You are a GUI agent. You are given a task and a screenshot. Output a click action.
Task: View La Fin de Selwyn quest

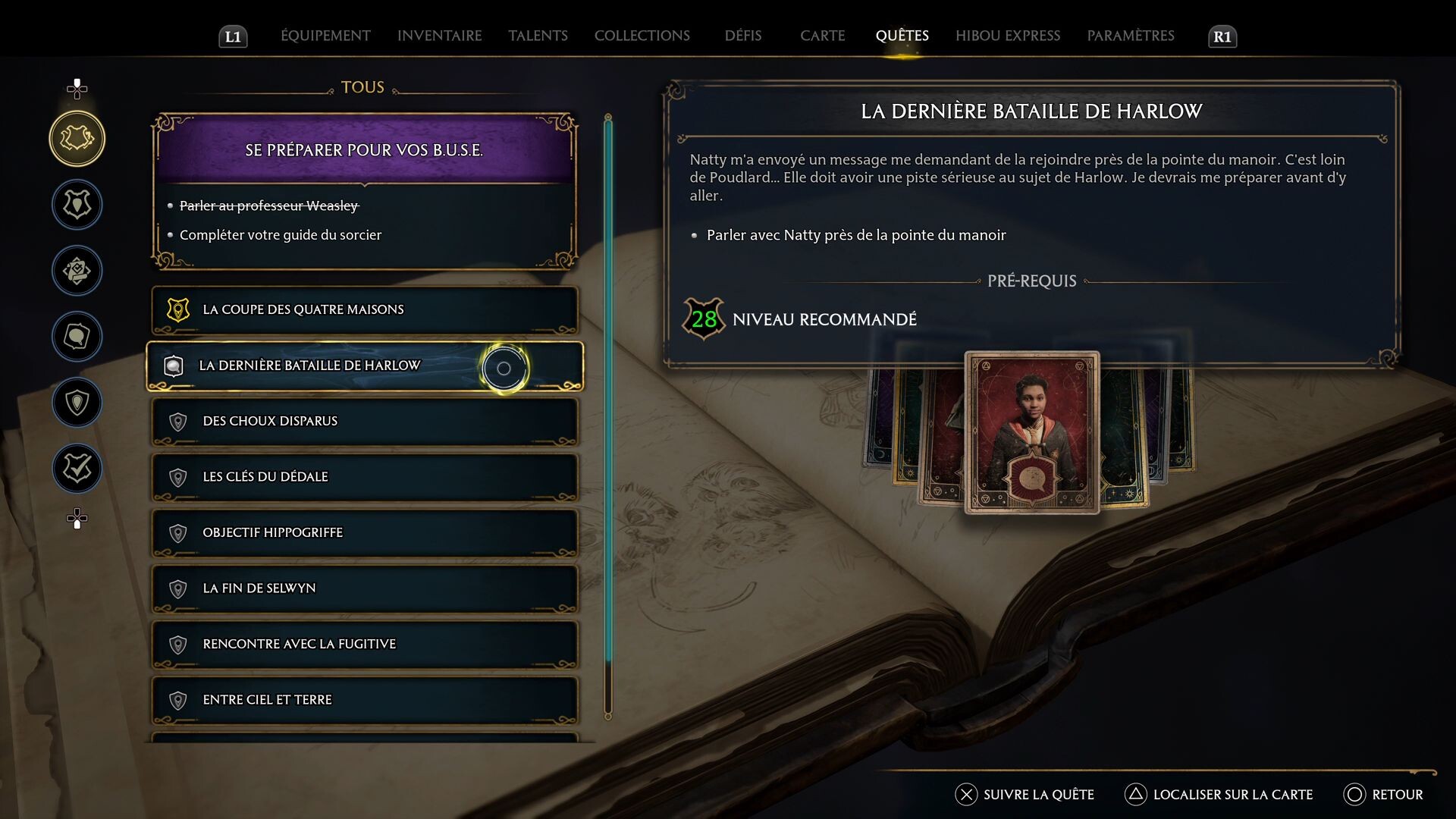coord(364,588)
